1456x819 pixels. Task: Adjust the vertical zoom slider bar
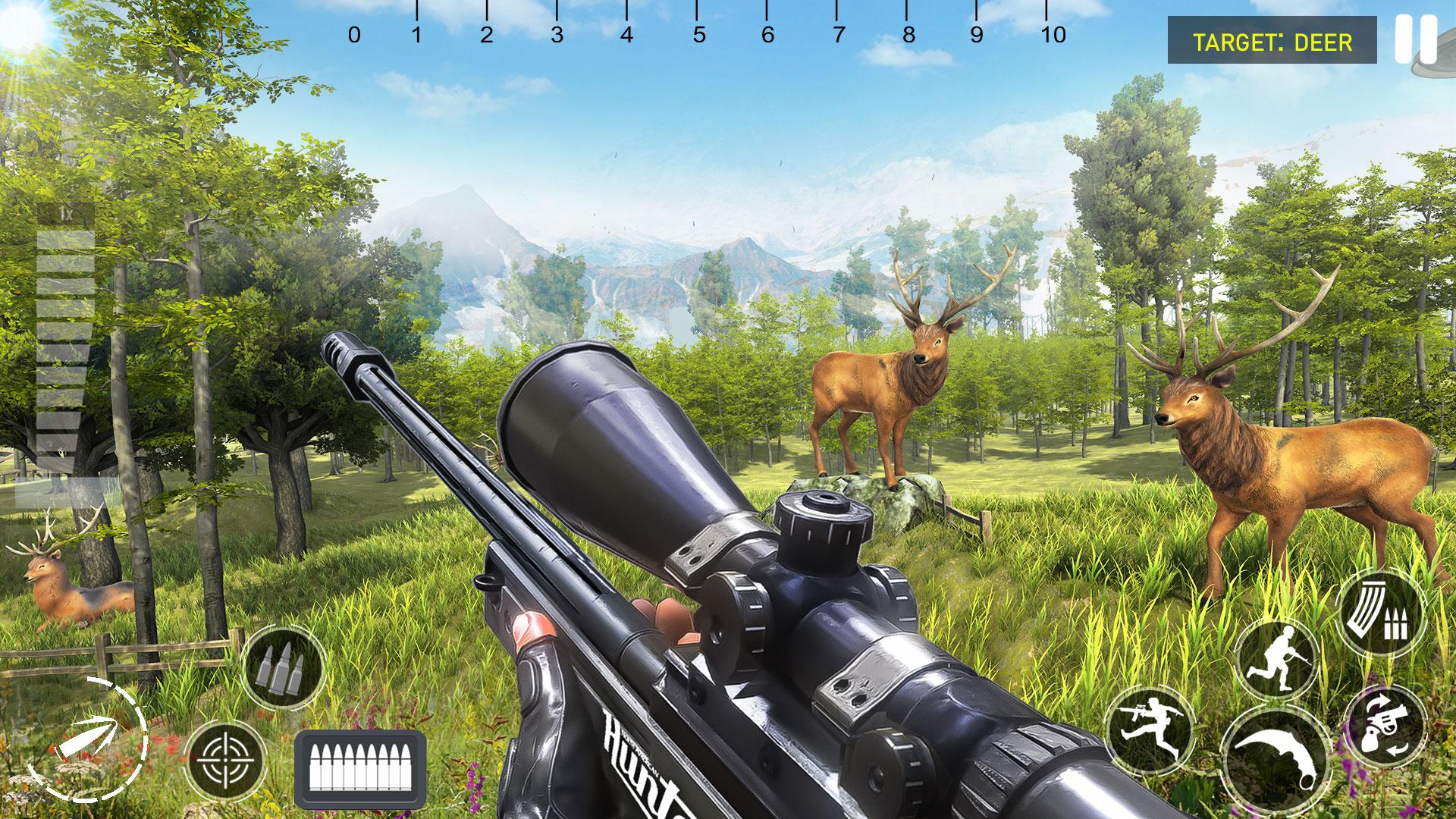pyautogui.click(x=64, y=356)
